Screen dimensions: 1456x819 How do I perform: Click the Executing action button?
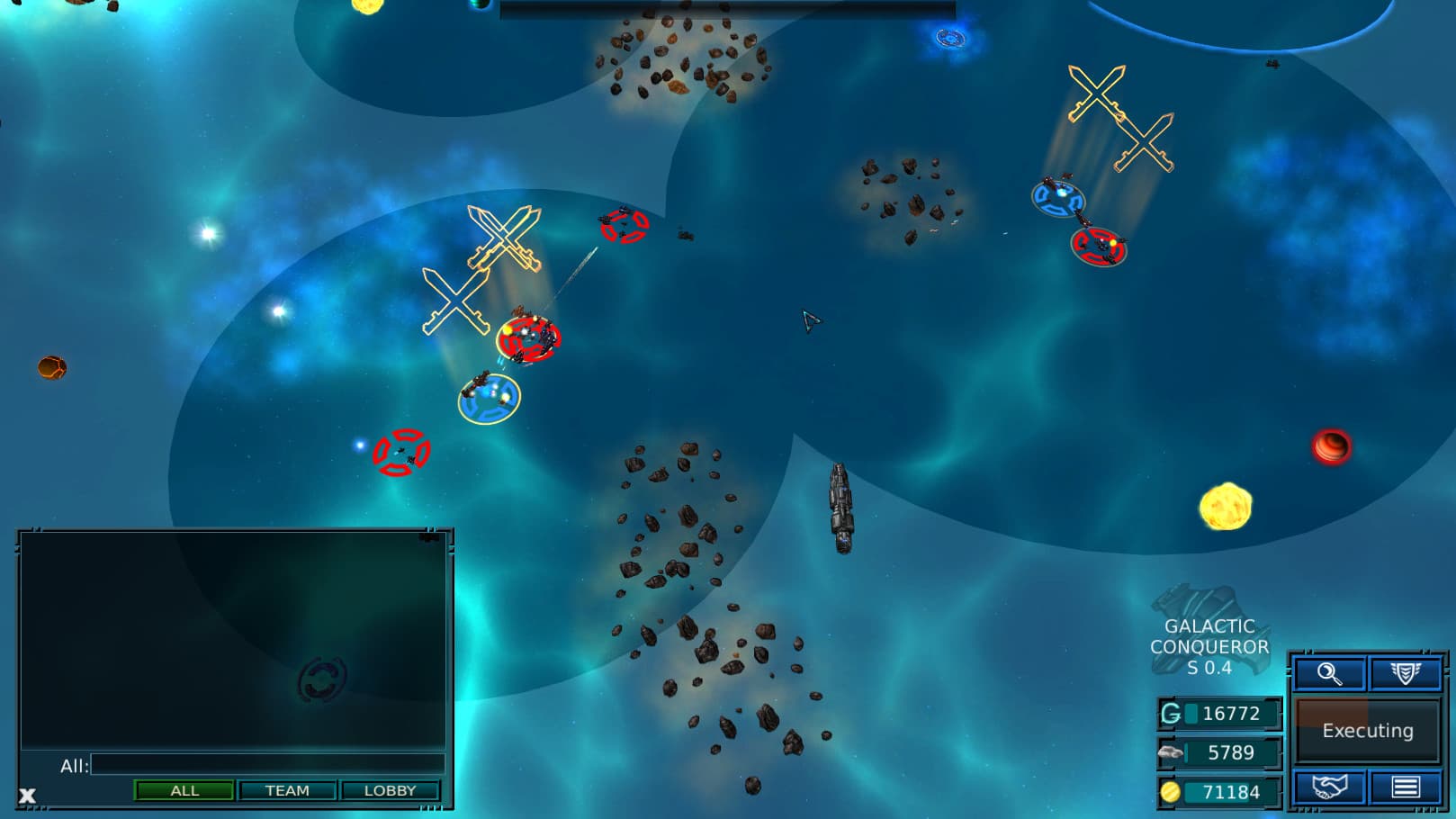(x=1367, y=731)
